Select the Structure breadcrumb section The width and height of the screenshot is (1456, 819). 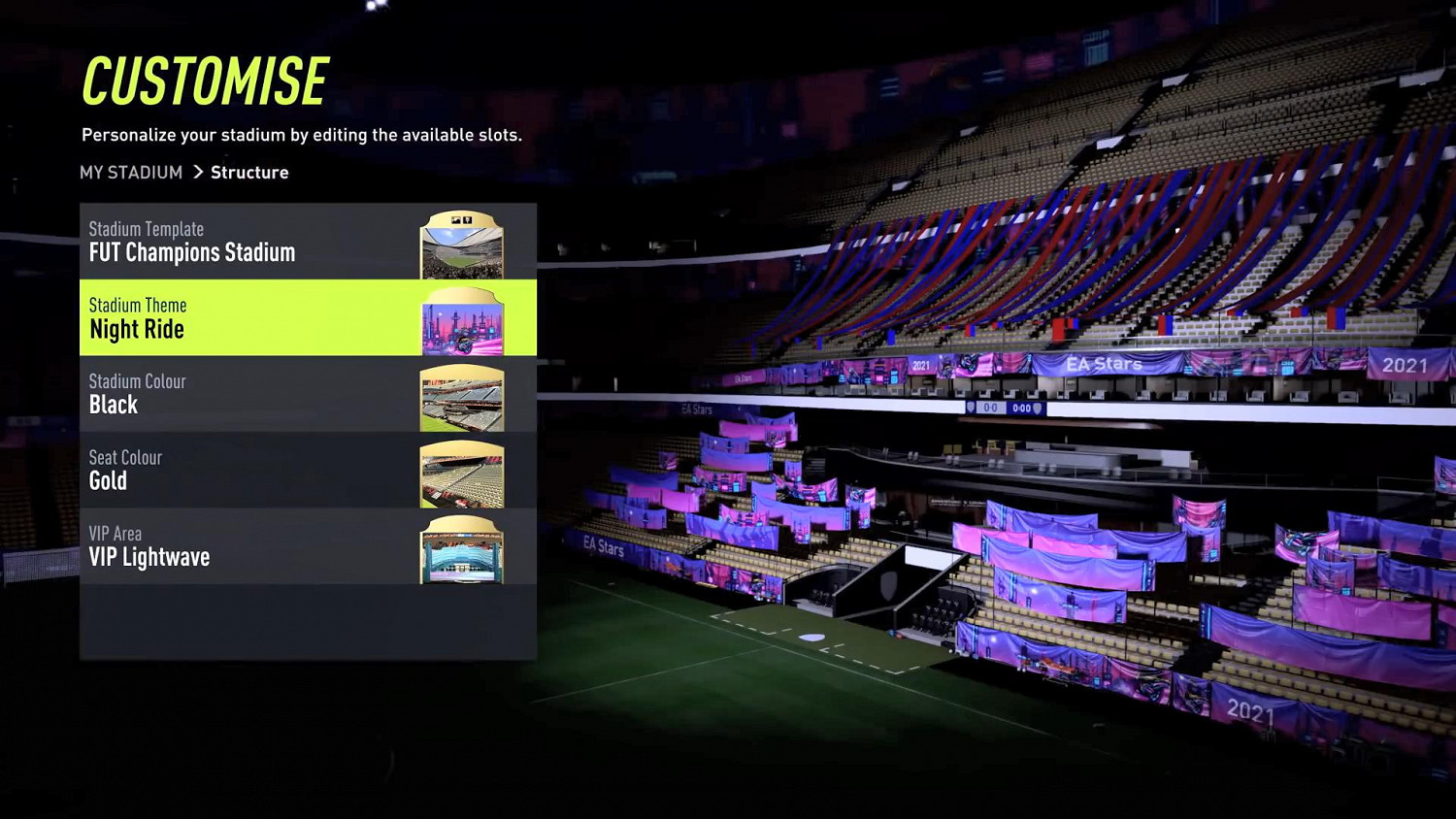coord(248,172)
